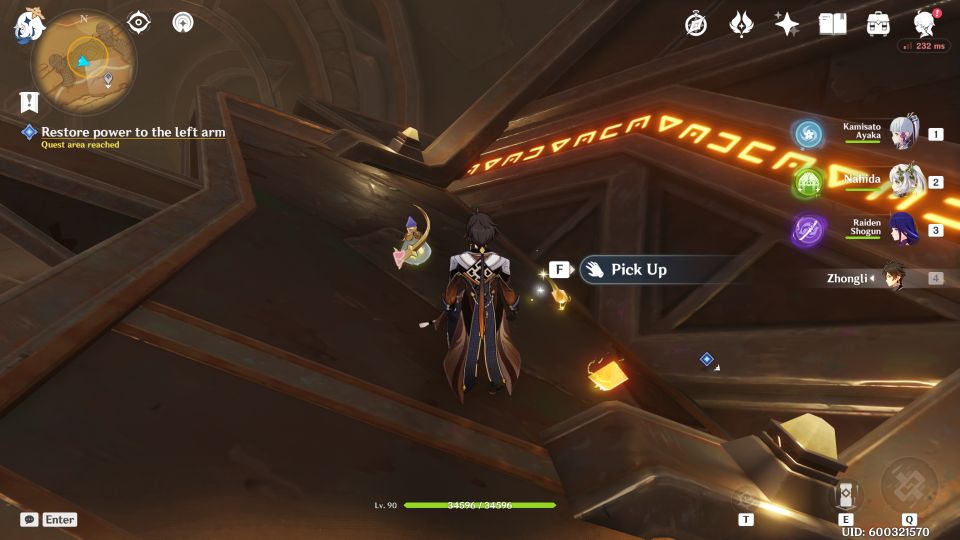Image resolution: width=960 pixels, height=540 pixels.
Task: Choose the Pick Up interaction prompt
Action: click(640, 269)
